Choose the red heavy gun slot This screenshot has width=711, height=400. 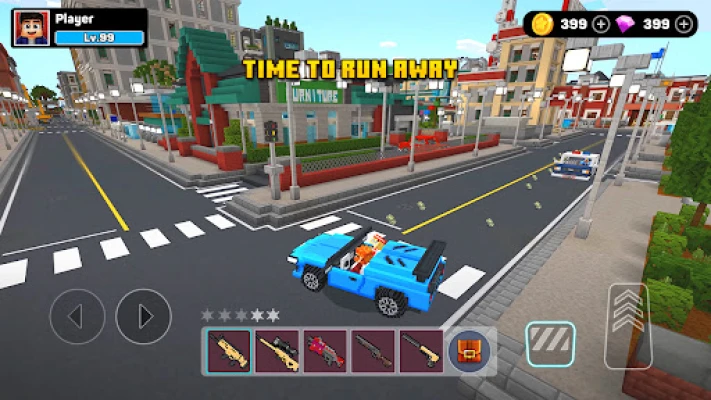point(325,352)
